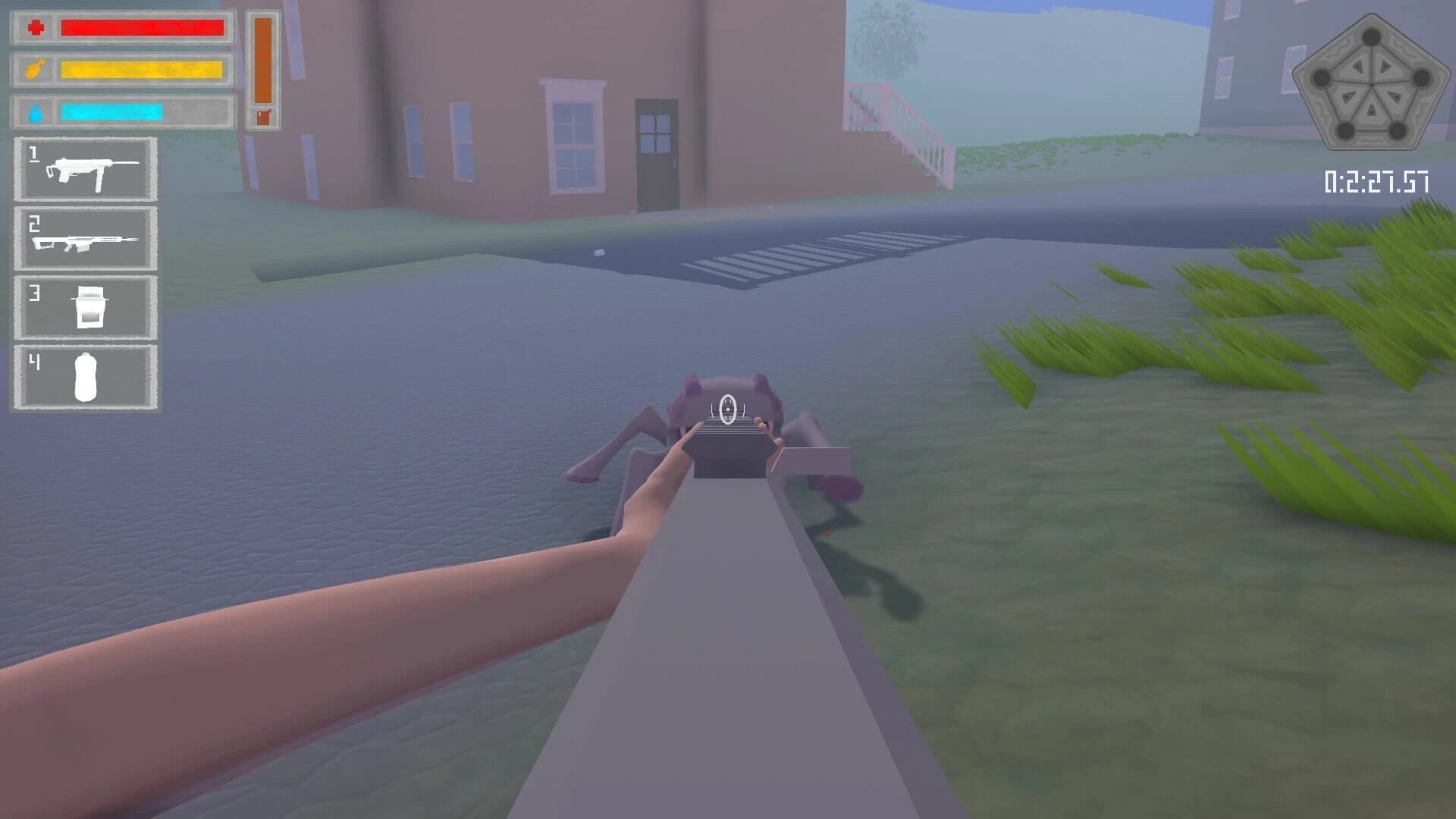The image size is (1456, 819).
Task: Click the yellow hunger bar
Action: (x=143, y=70)
